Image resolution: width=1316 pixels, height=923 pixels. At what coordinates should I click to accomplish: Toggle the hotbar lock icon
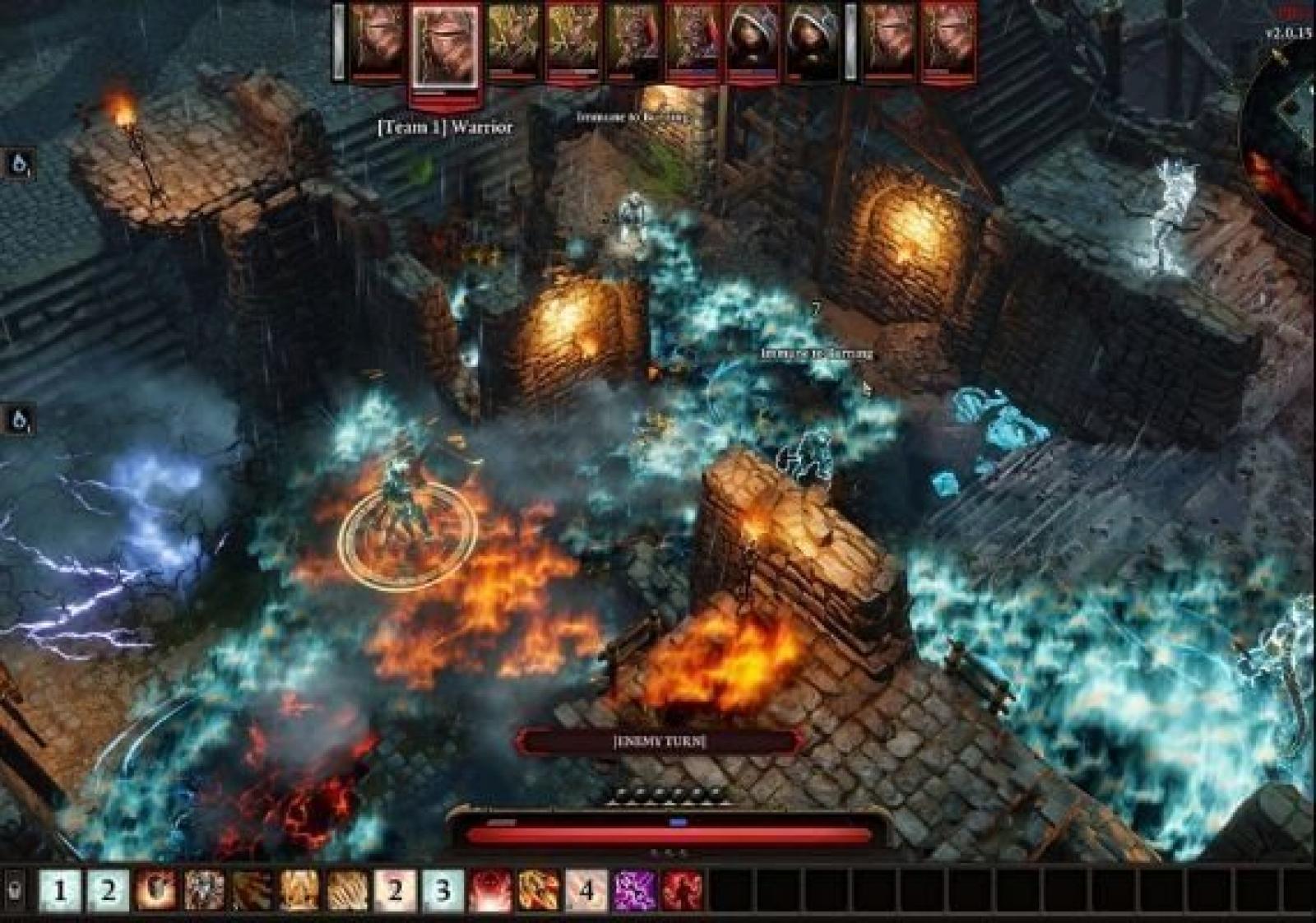coord(17,891)
